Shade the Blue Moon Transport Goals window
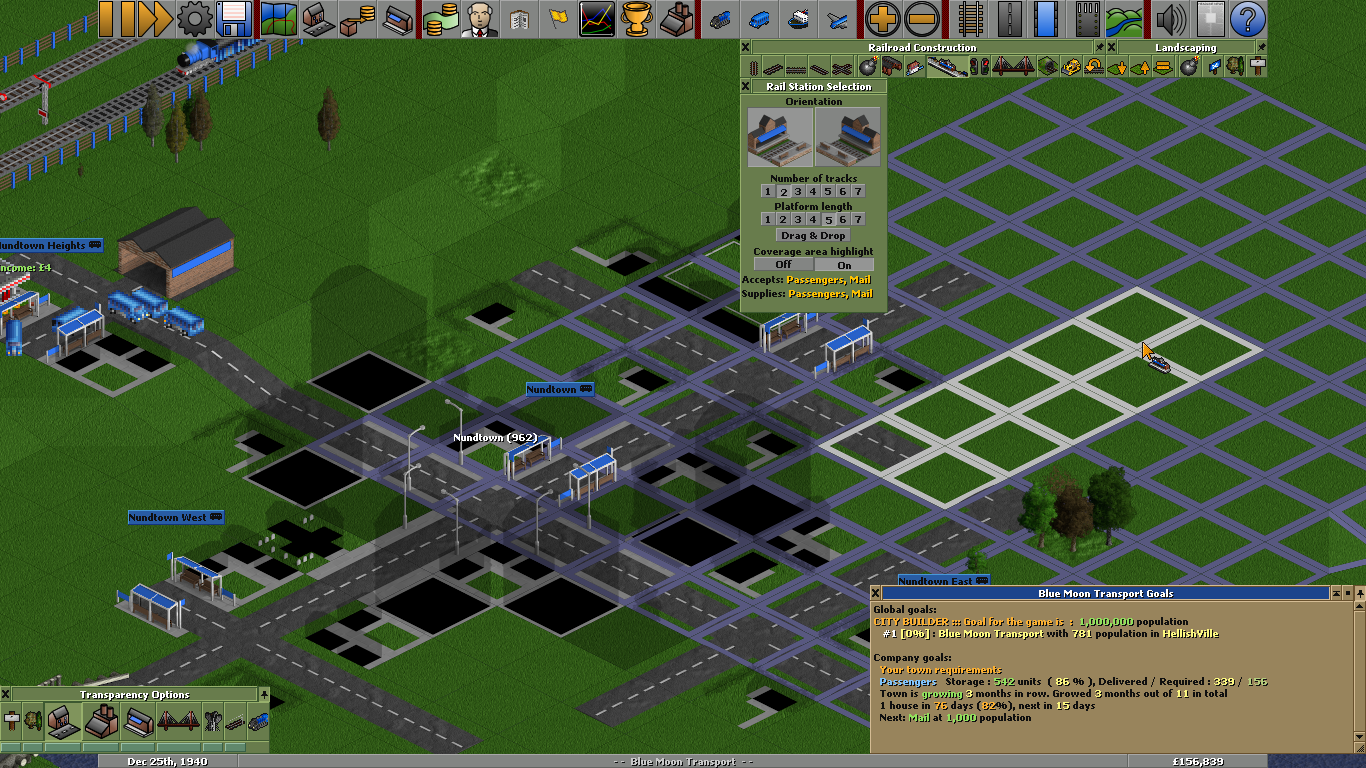1366x768 pixels. [1336, 593]
